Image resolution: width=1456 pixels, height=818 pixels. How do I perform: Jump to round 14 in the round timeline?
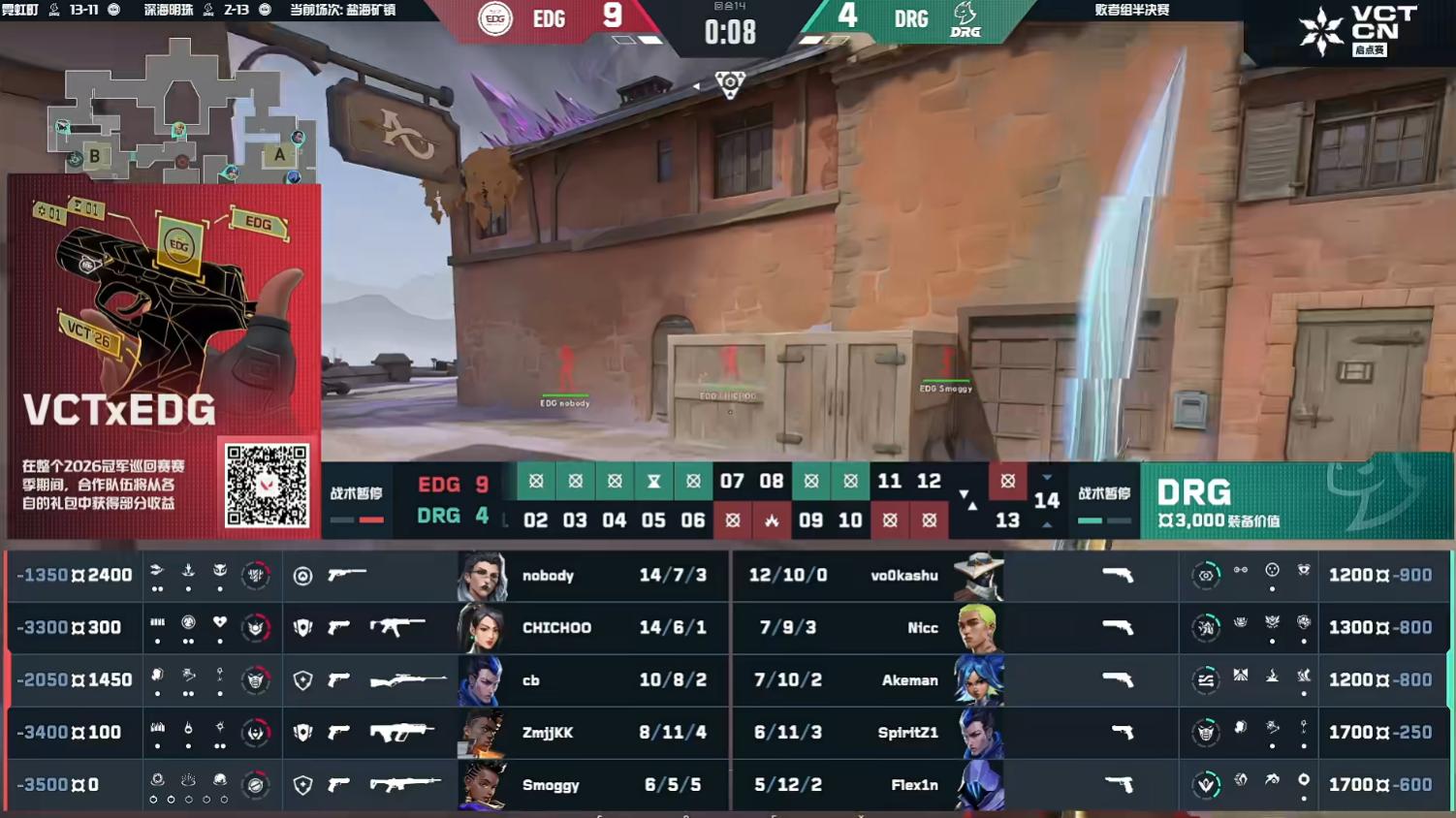click(x=1046, y=501)
